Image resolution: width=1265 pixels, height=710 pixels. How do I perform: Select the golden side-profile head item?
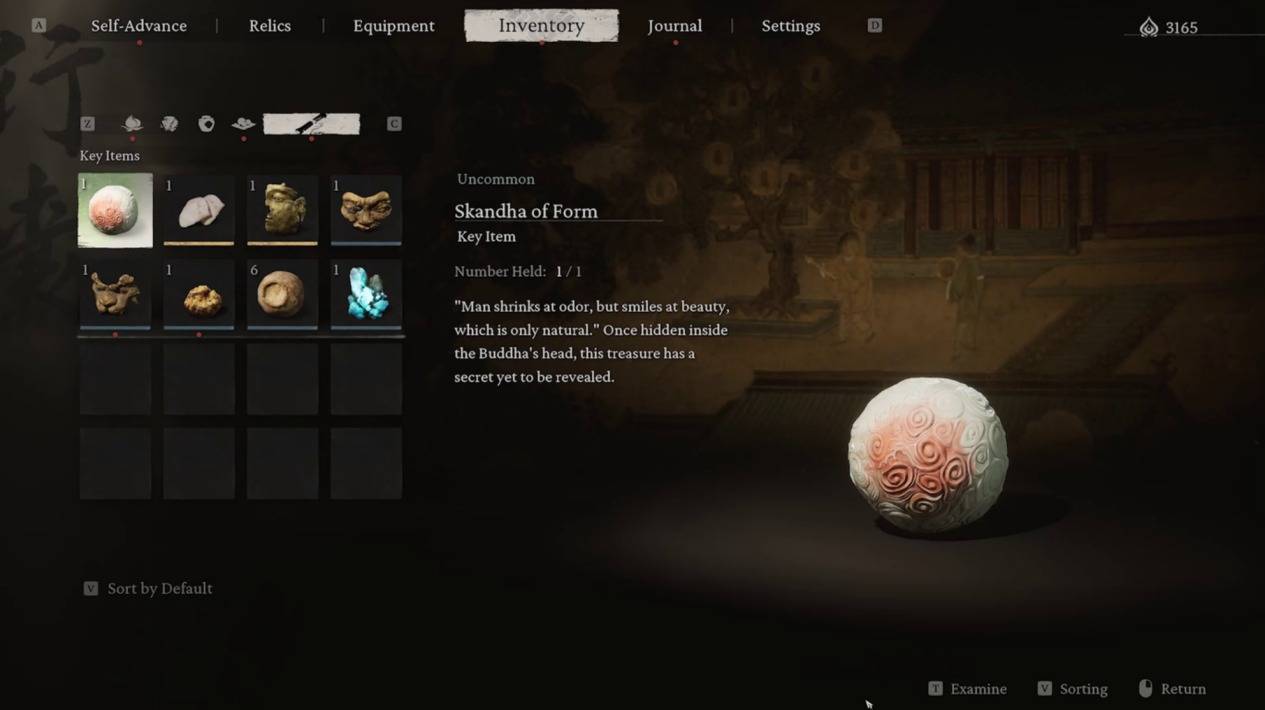[282, 210]
